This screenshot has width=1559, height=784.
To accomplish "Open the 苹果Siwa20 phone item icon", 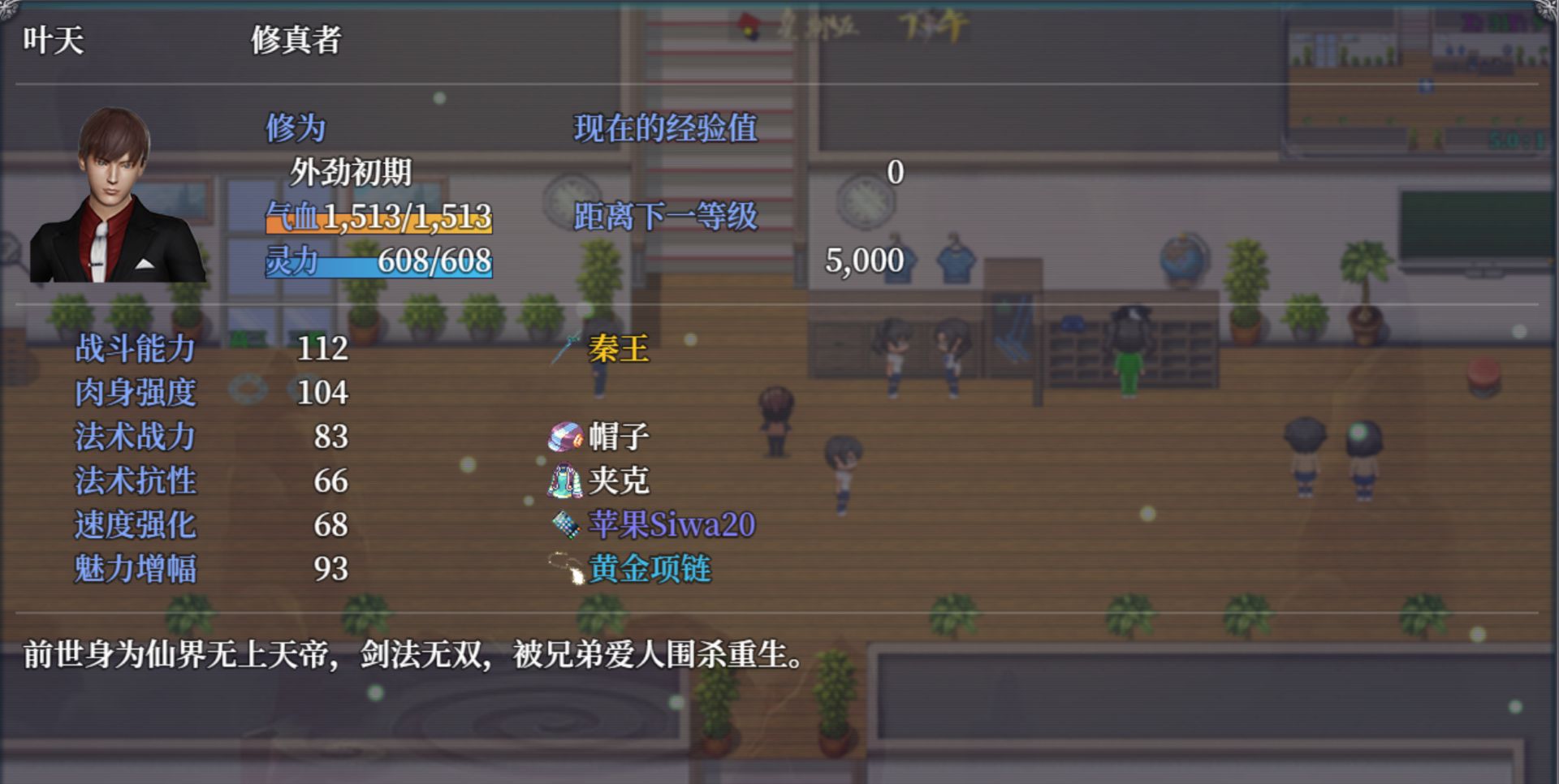I will 564,525.
